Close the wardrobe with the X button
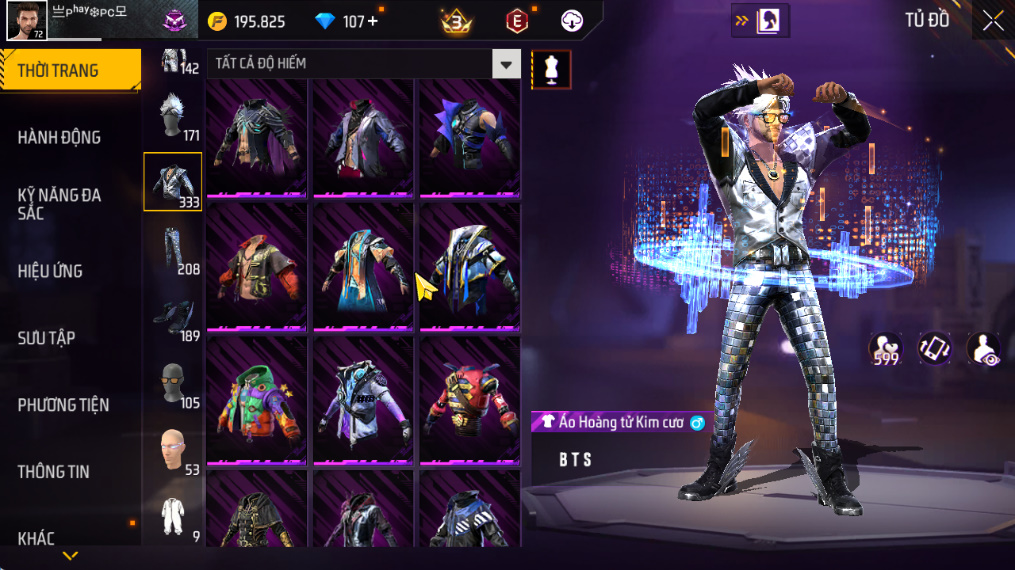This screenshot has width=1015, height=570. click(992, 20)
